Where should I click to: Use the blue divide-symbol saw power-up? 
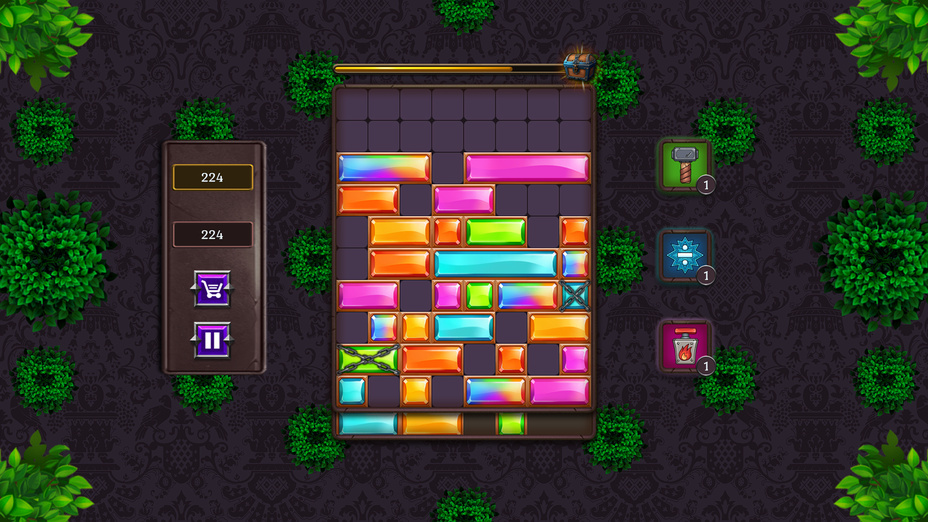click(685, 255)
